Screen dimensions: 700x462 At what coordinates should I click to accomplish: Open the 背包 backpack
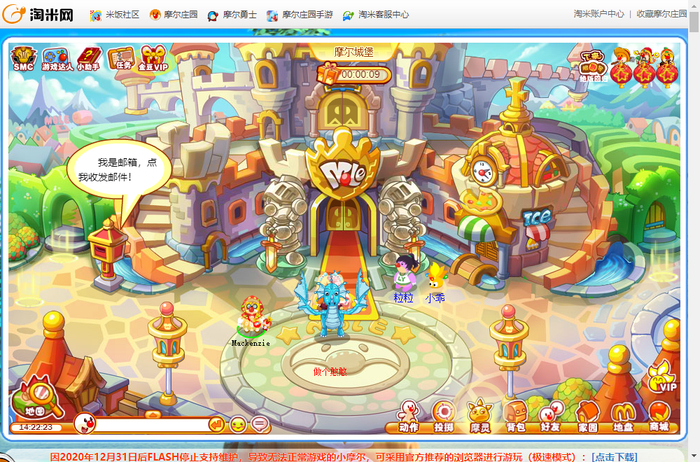pos(515,415)
